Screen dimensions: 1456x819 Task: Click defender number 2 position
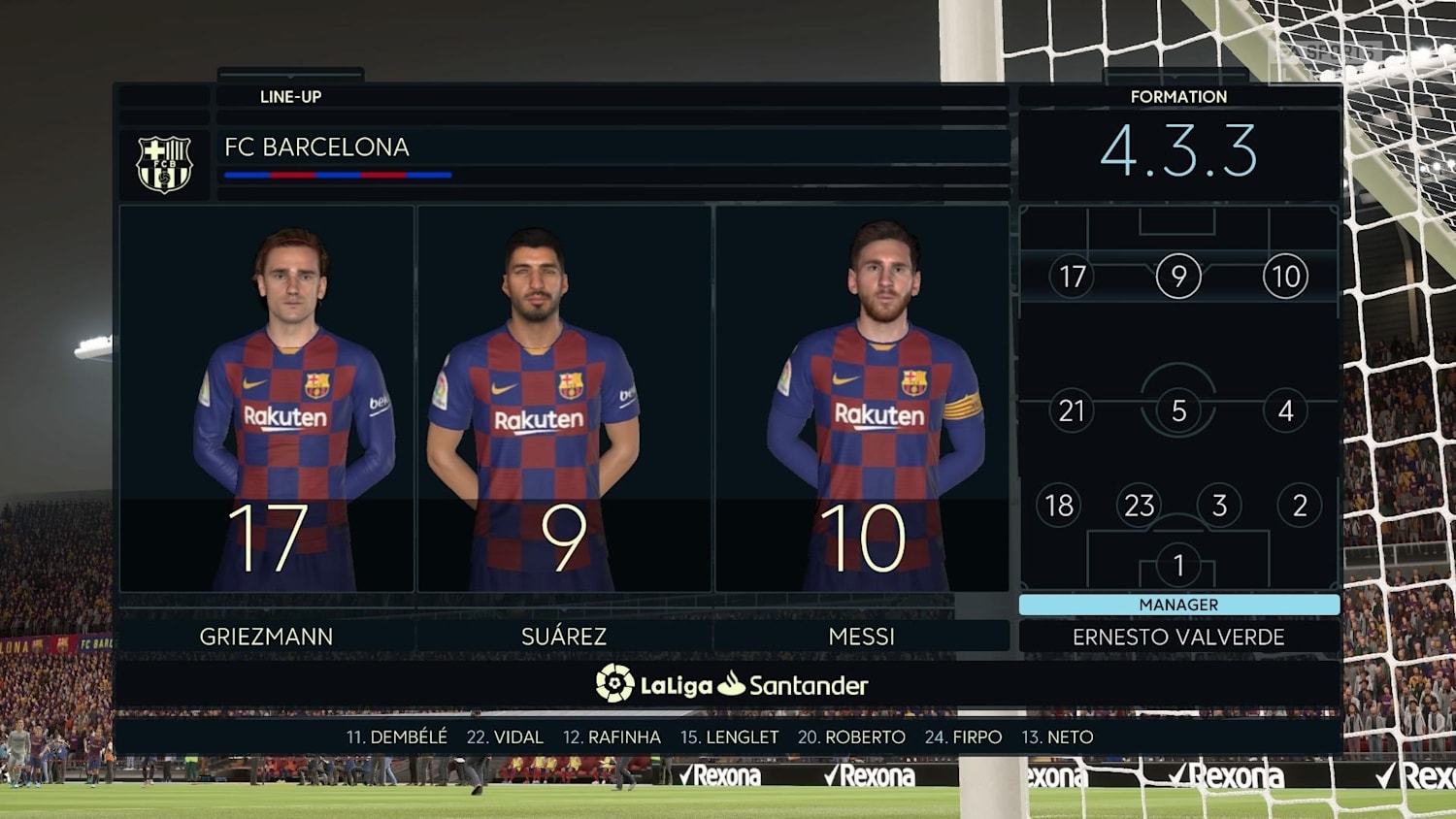[1298, 505]
